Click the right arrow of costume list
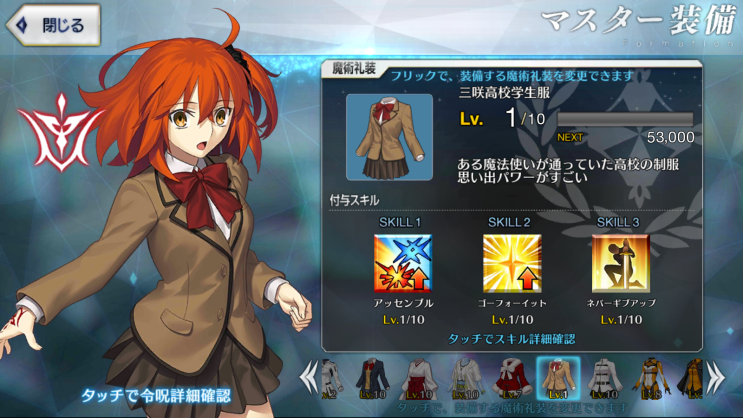 point(716,377)
